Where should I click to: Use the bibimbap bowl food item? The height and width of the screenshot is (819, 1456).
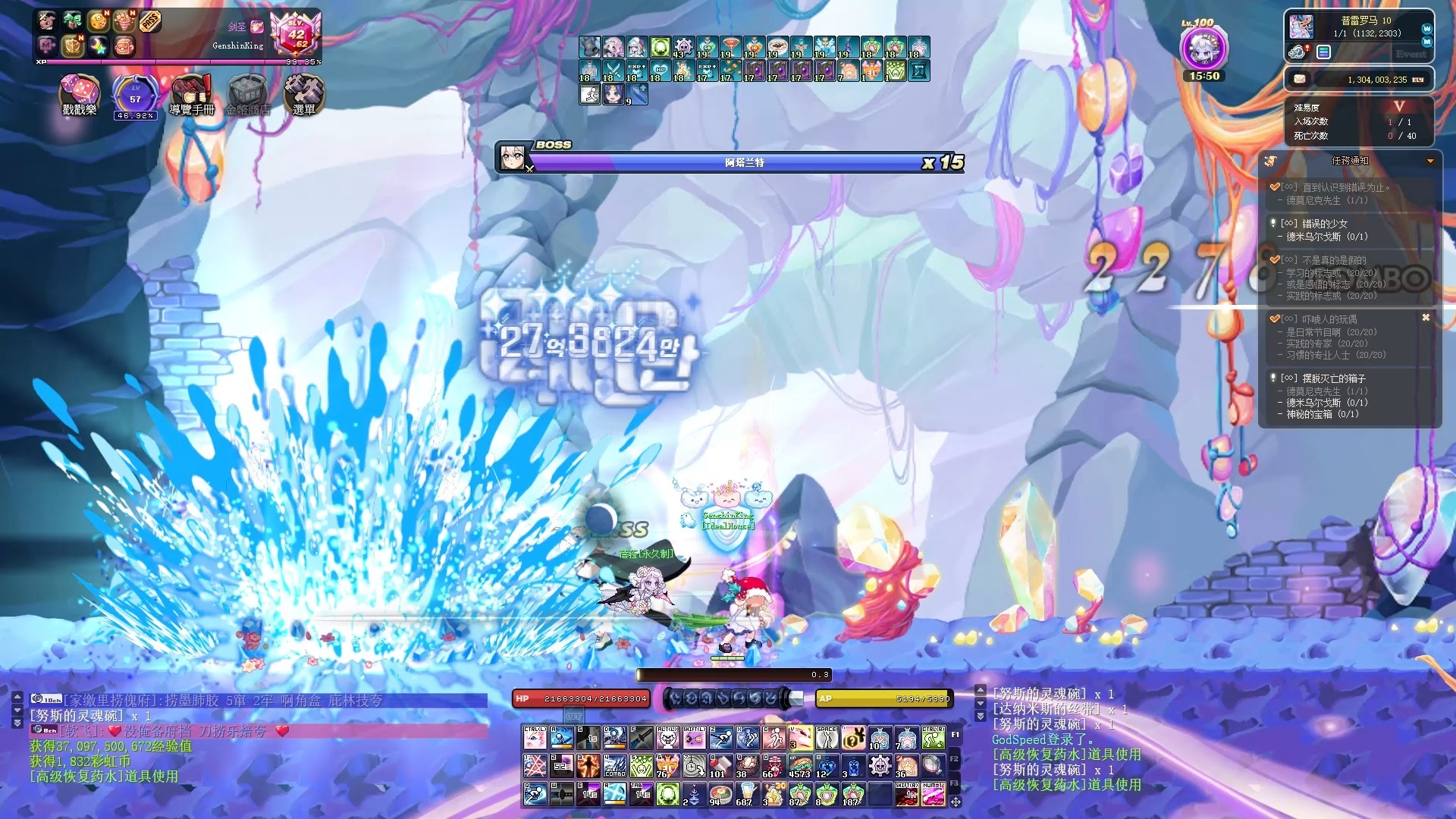[x=720, y=794]
